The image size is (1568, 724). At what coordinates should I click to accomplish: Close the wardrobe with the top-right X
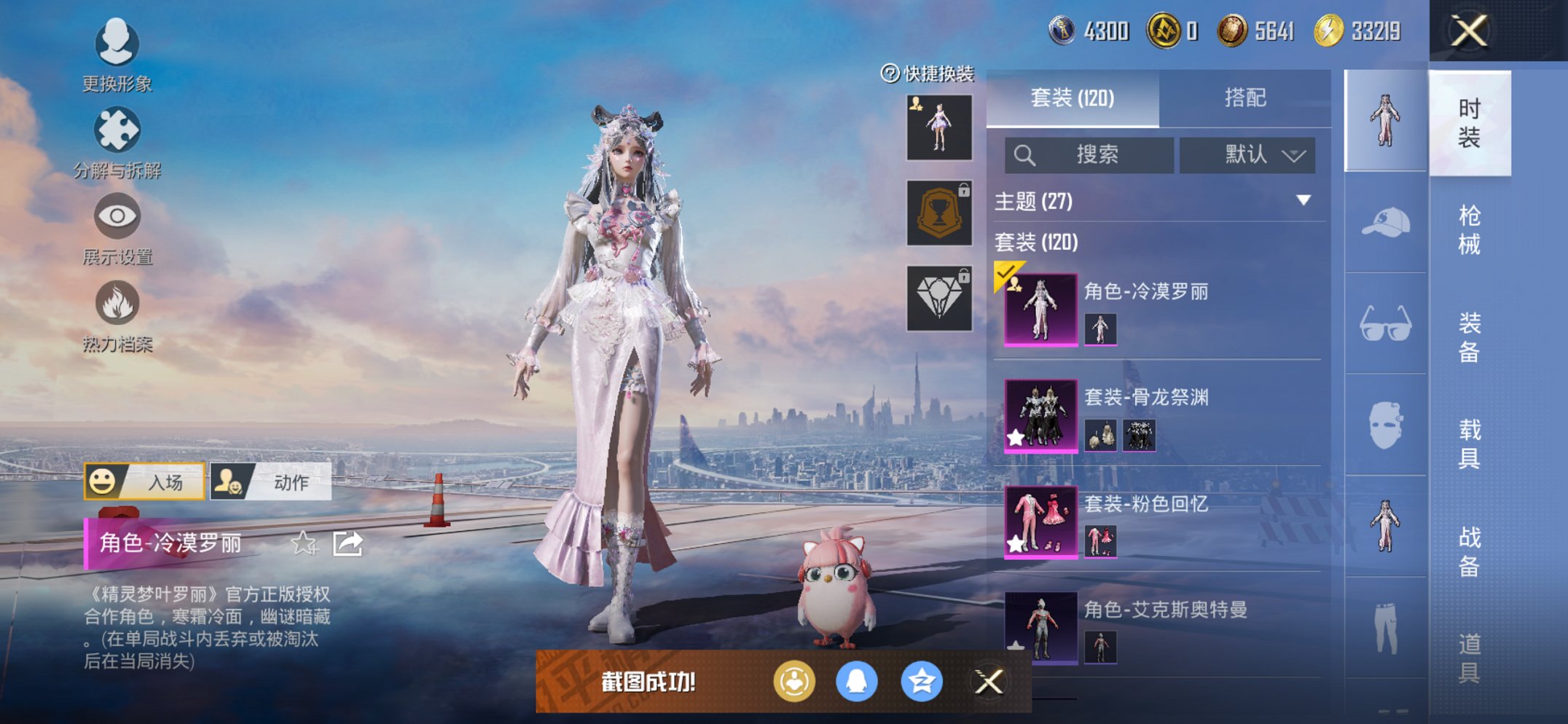click(1468, 31)
